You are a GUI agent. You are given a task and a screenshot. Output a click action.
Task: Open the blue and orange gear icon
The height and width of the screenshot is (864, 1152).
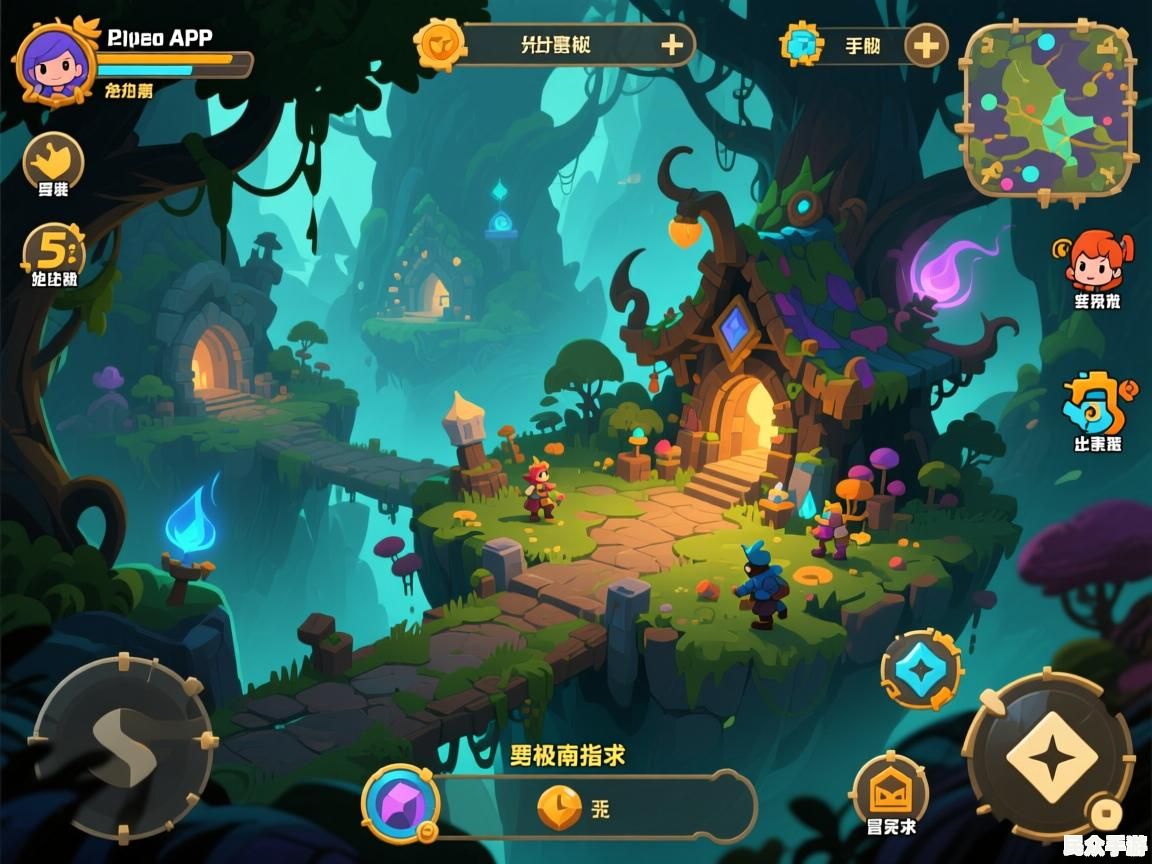tap(1097, 402)
